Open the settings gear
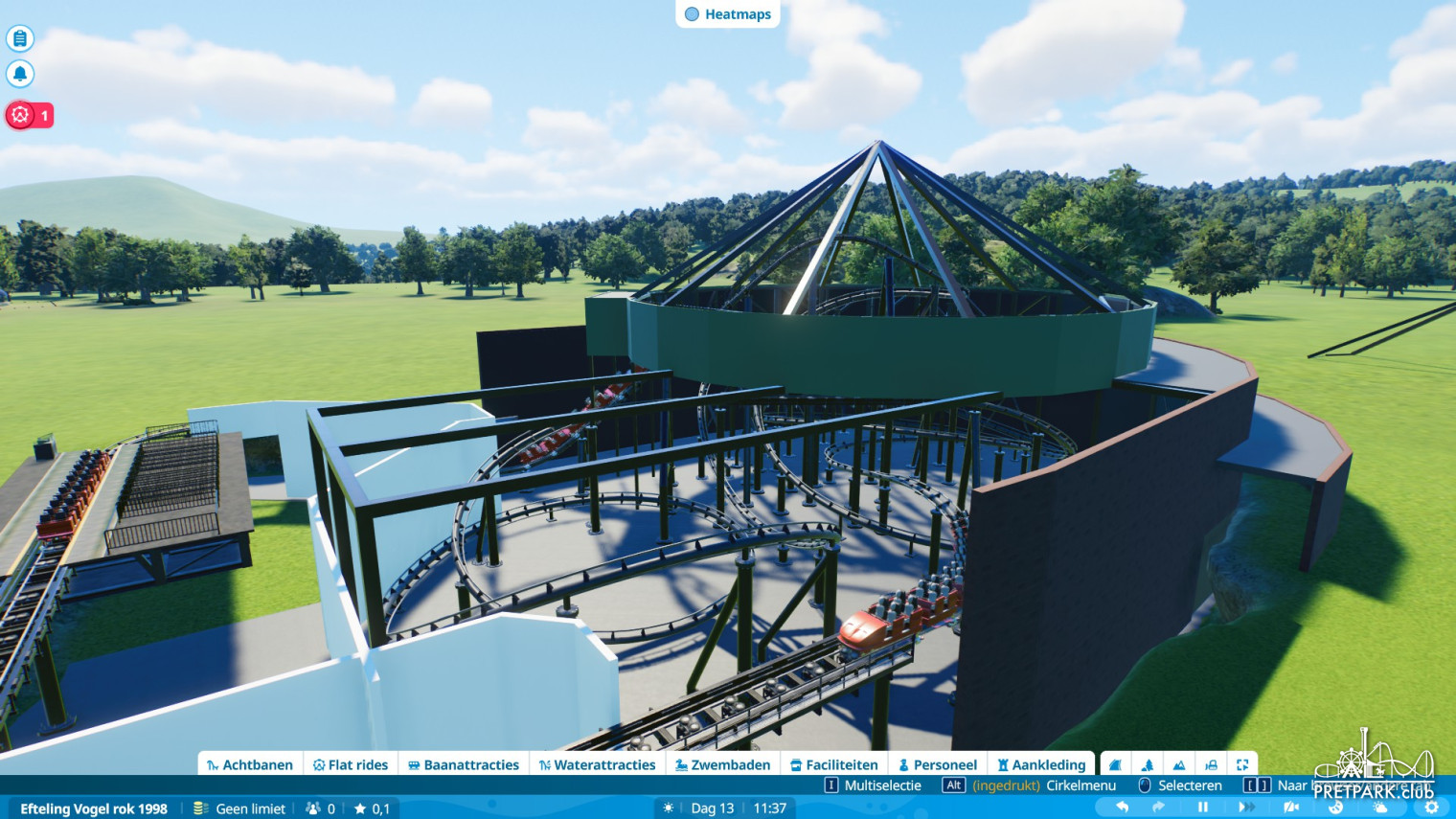Image resolution: width=1456 pixels, height=819 pixels. (x=1431, y=808)
